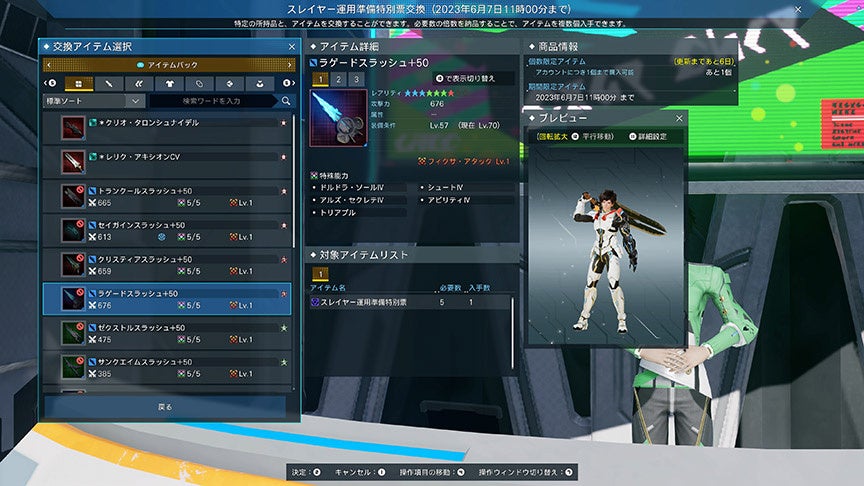
Task: Choose クリスティアスラッシュ+50 from the list
Action: pos(168,265)
